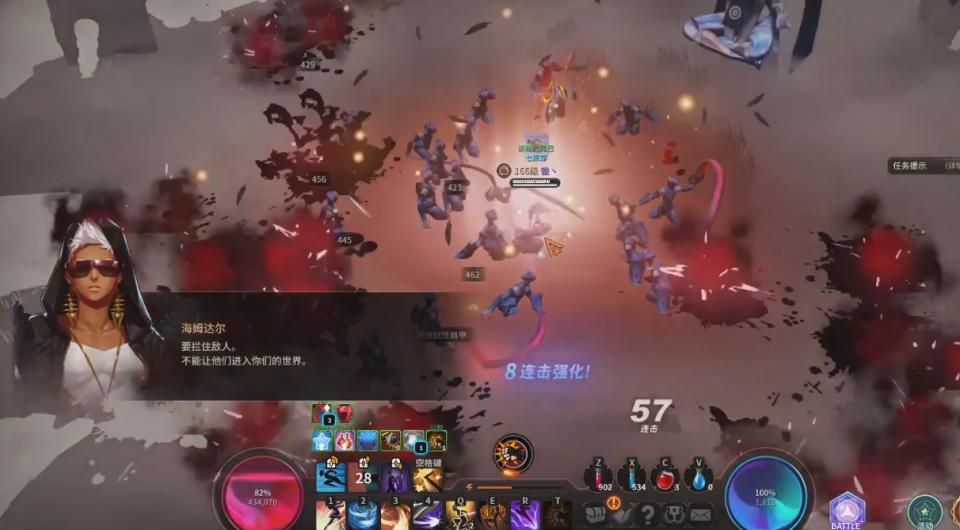This screenshot has height=530, width=960.
Task: Click the blue star buff icon
Action: (322, 440)
